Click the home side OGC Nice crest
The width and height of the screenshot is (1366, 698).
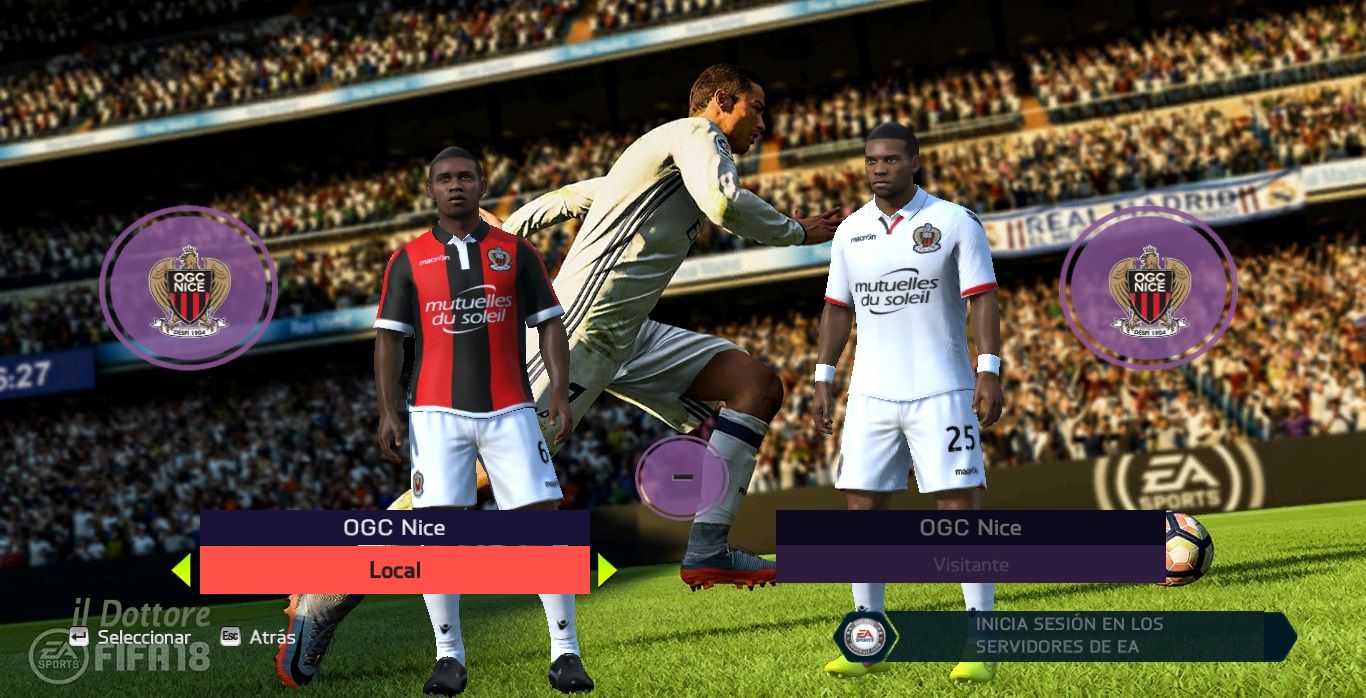(188, 288)
